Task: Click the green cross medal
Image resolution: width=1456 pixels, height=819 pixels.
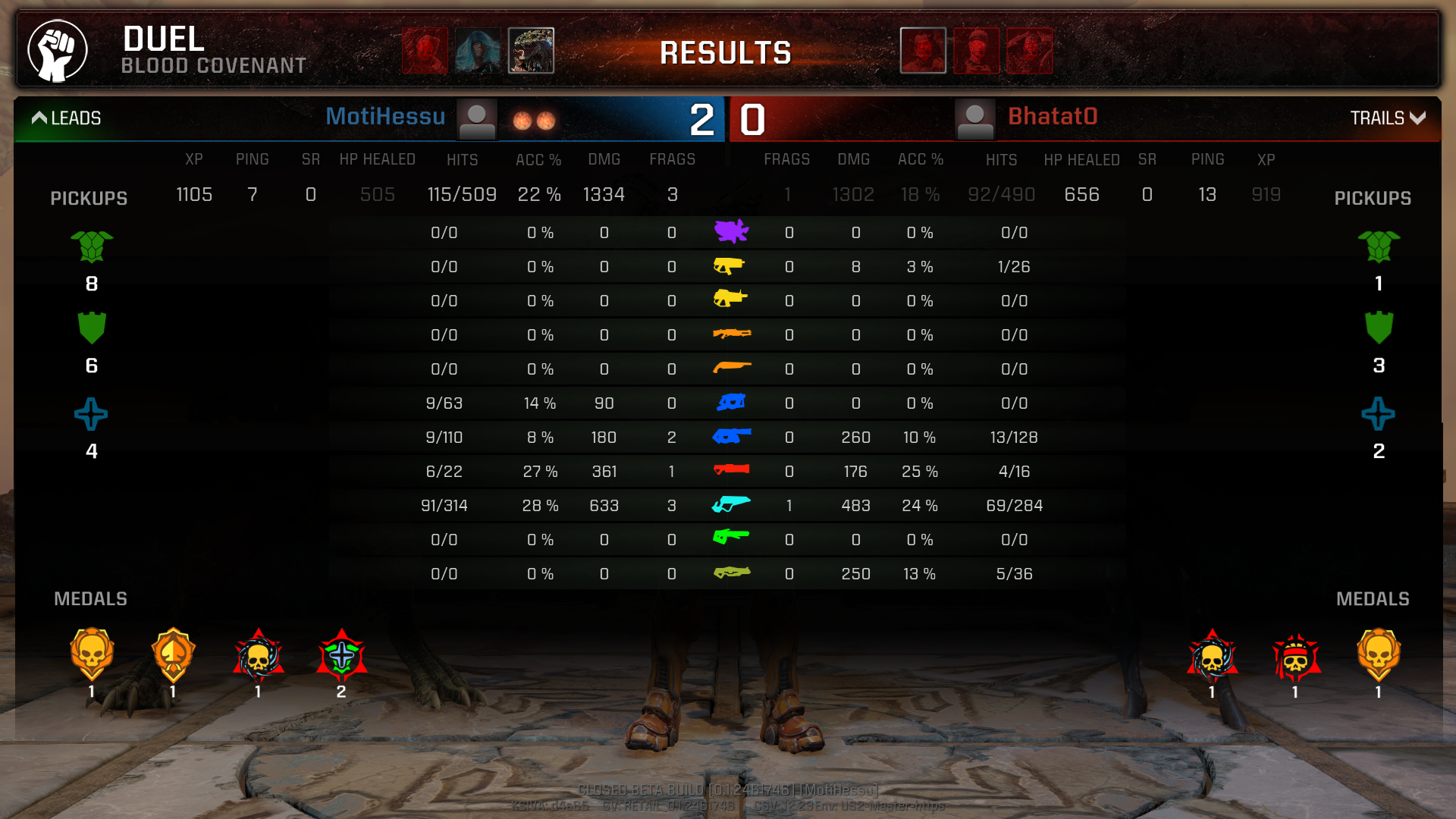Action: pyautogui.click(x=341, y=656)
